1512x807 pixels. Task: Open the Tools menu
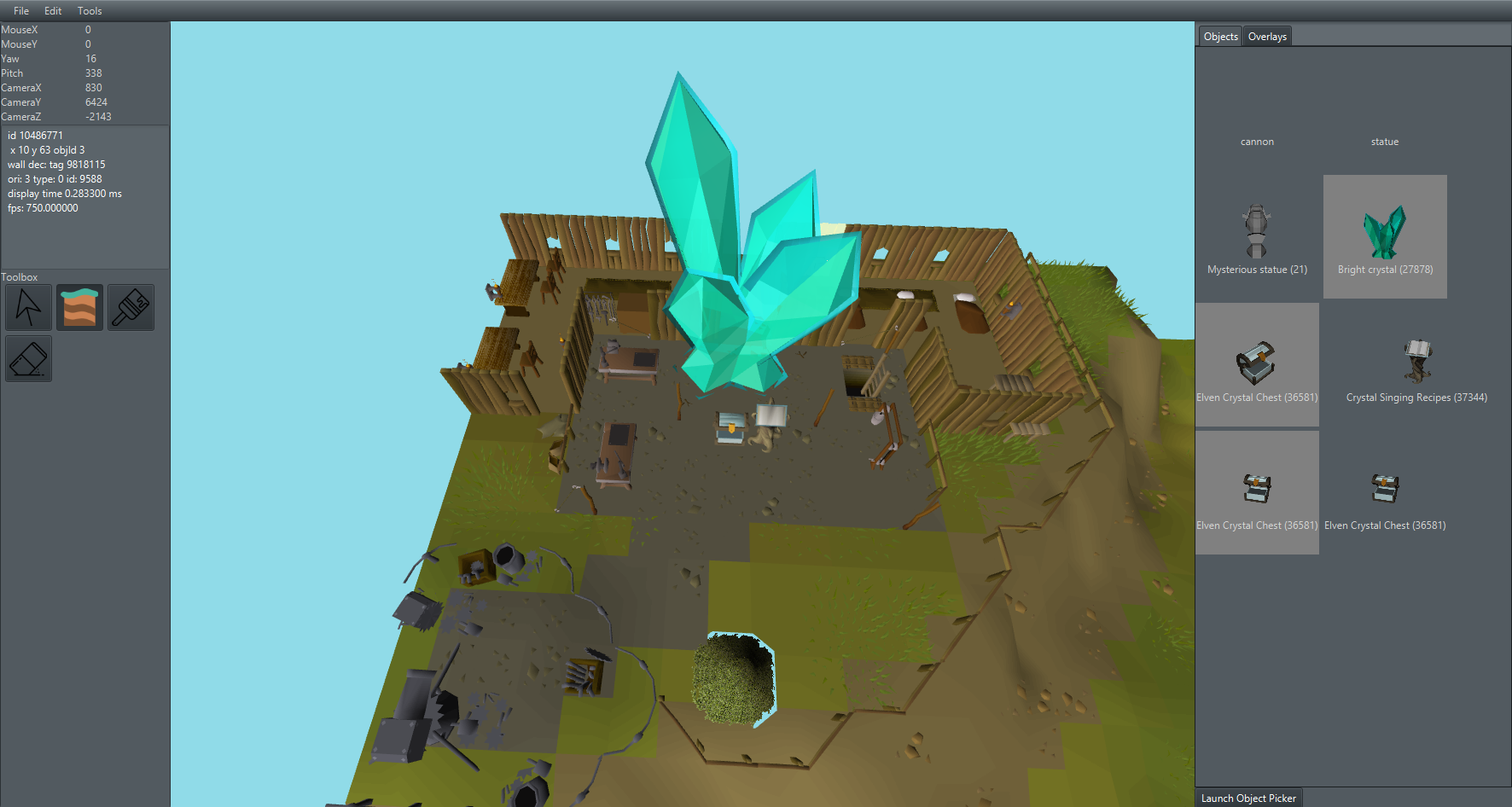(x=89, y=10)
